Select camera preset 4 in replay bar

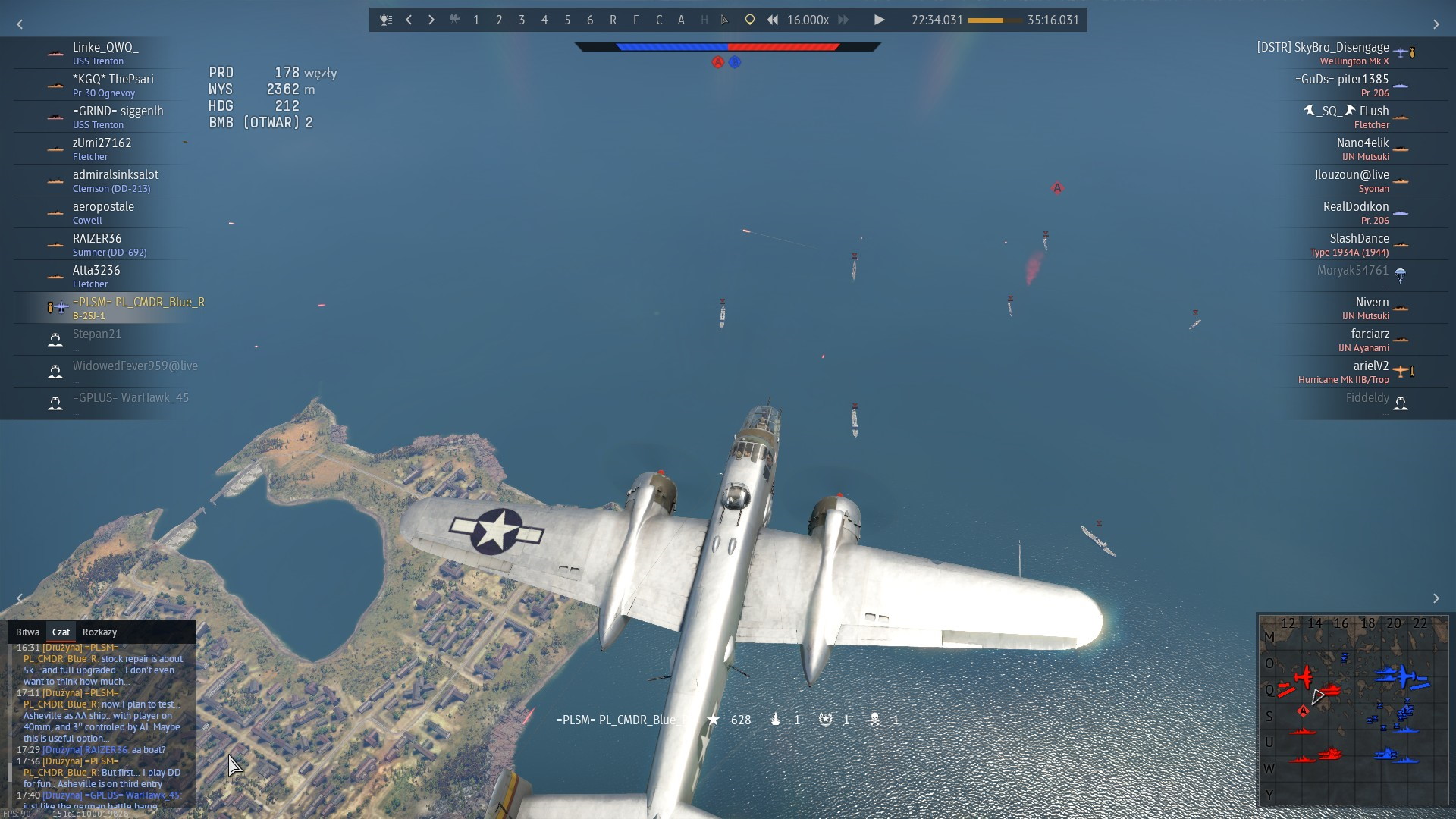[x=544, y=20]
